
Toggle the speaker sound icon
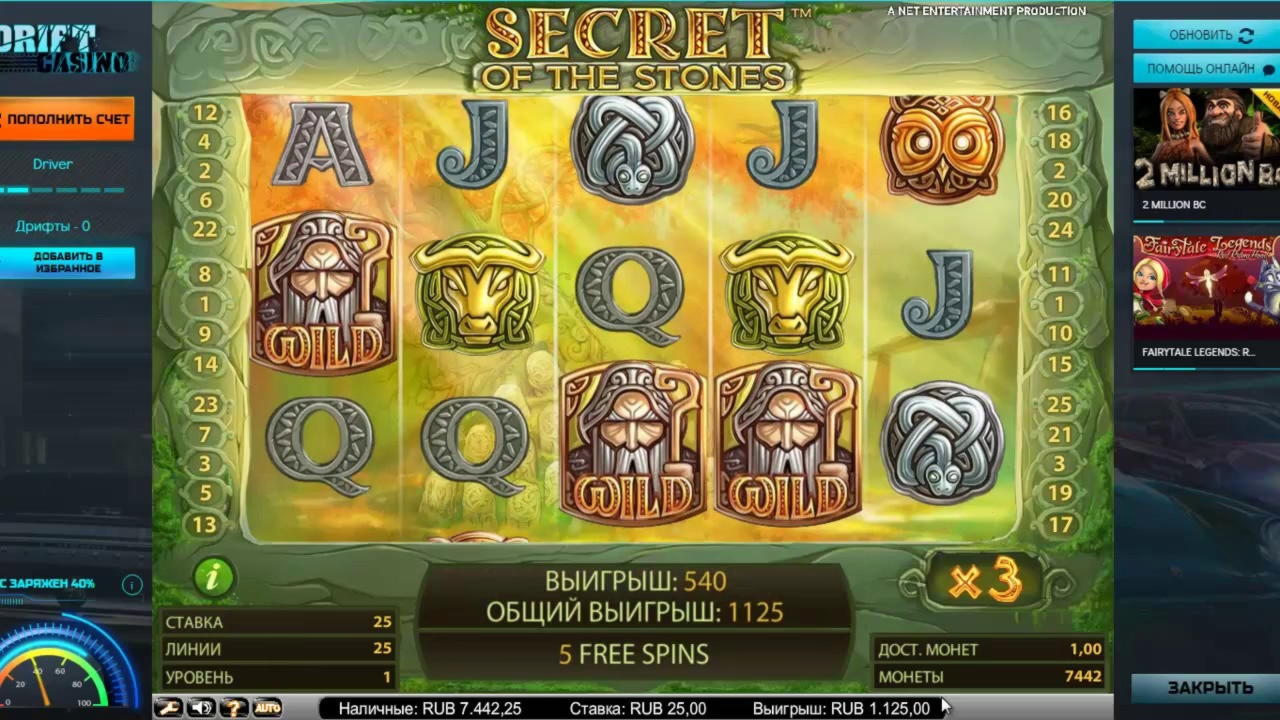pyautogui.click(x=201, y=708)
